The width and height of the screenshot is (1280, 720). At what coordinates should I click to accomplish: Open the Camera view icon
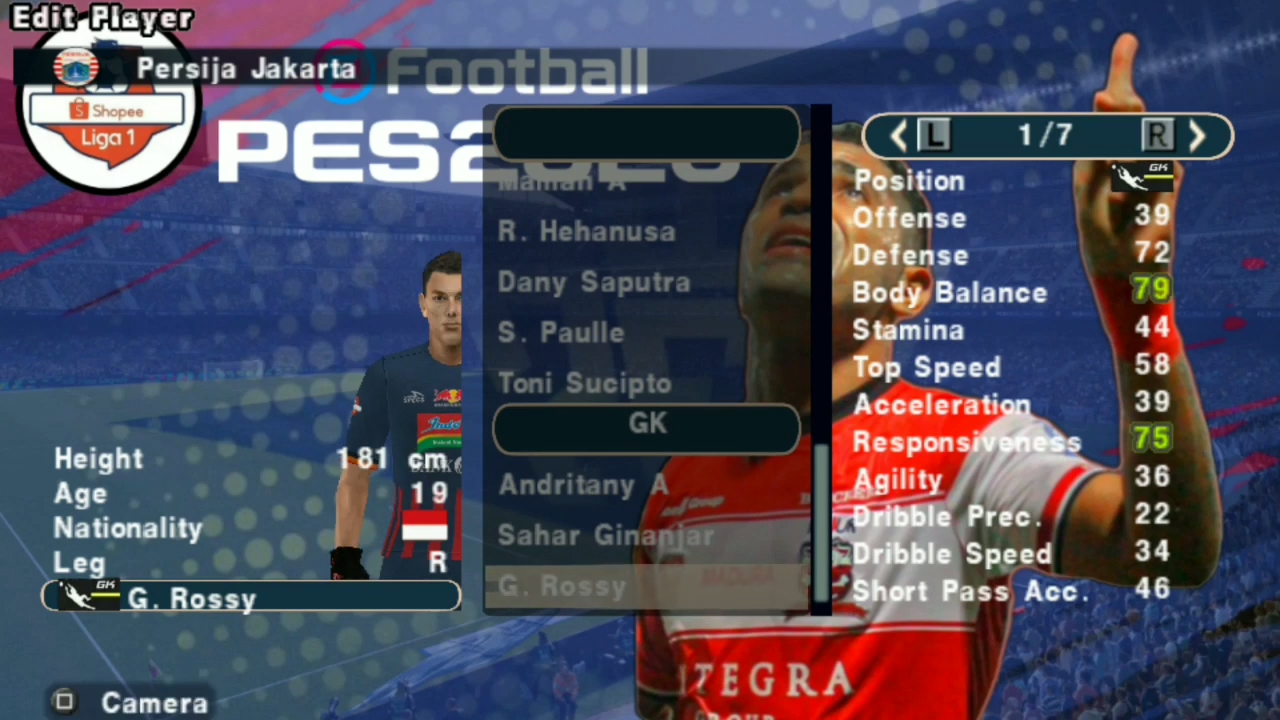click(63, 702)
